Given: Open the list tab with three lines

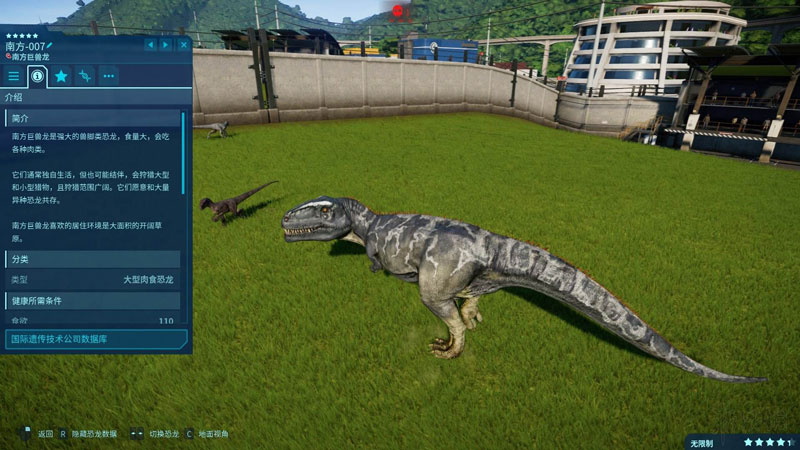Looking at the screenshot, I should pos(14,76).
